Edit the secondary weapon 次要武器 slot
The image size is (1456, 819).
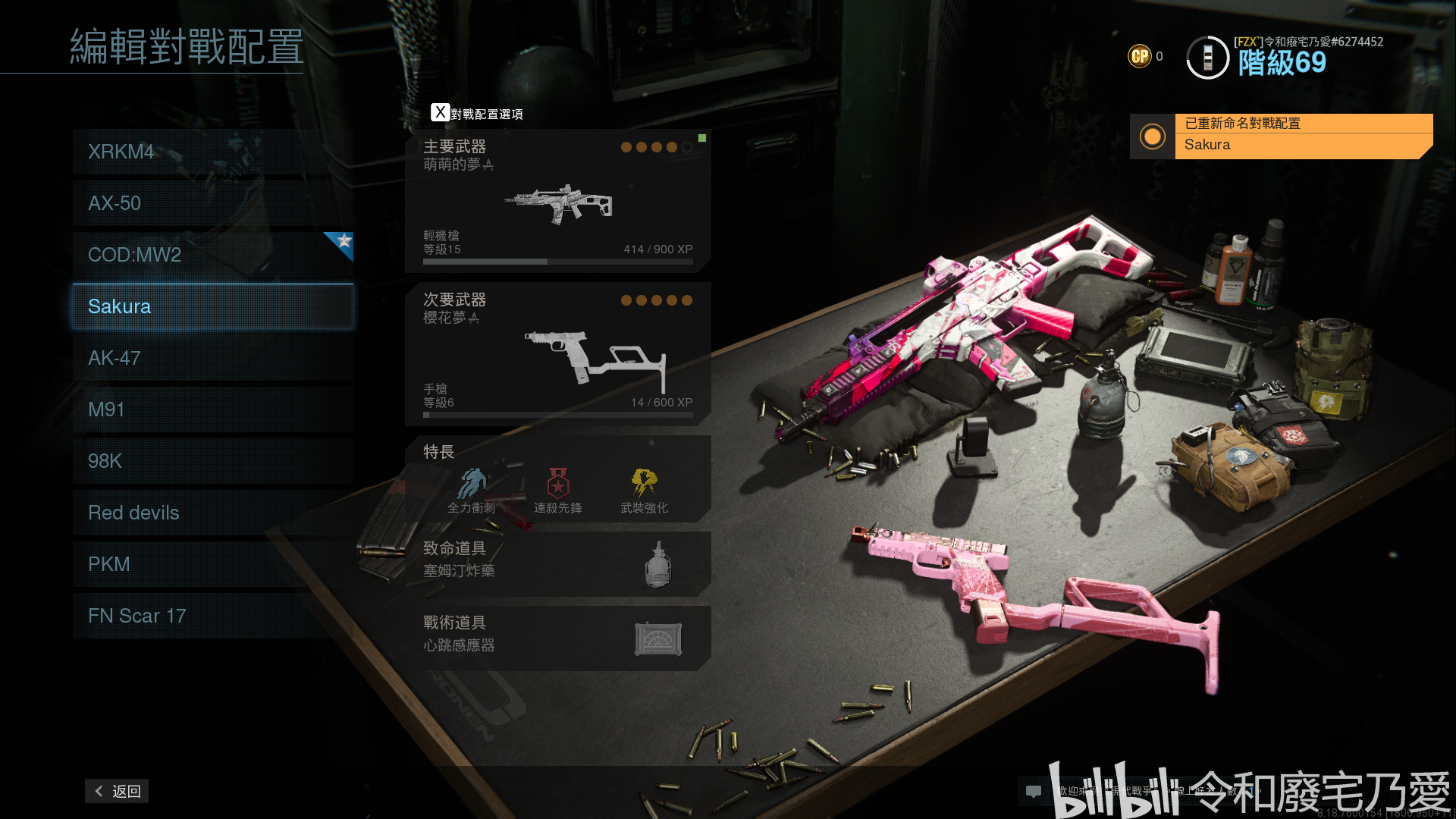[557, 354]
